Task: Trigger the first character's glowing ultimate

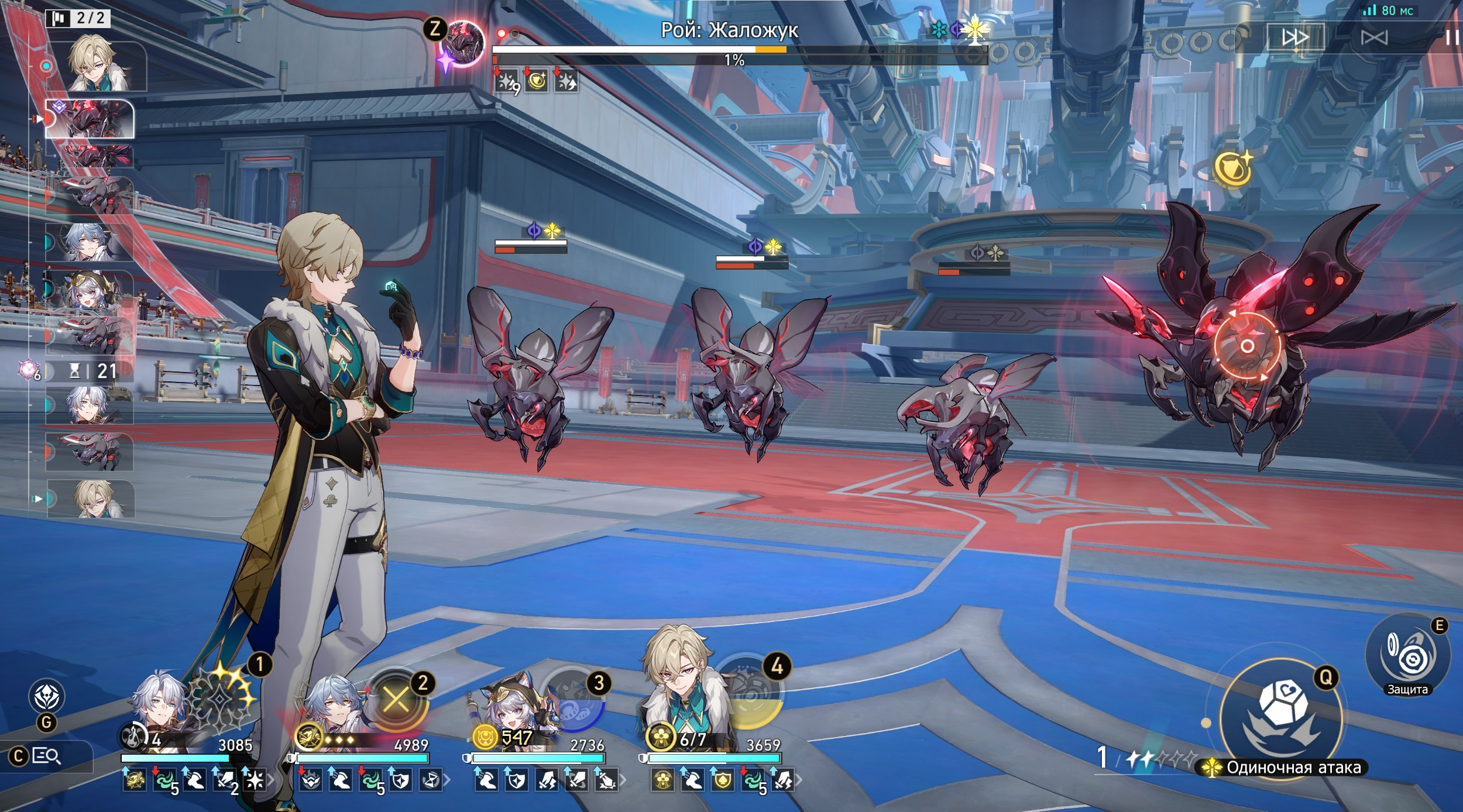Action: 221,699
